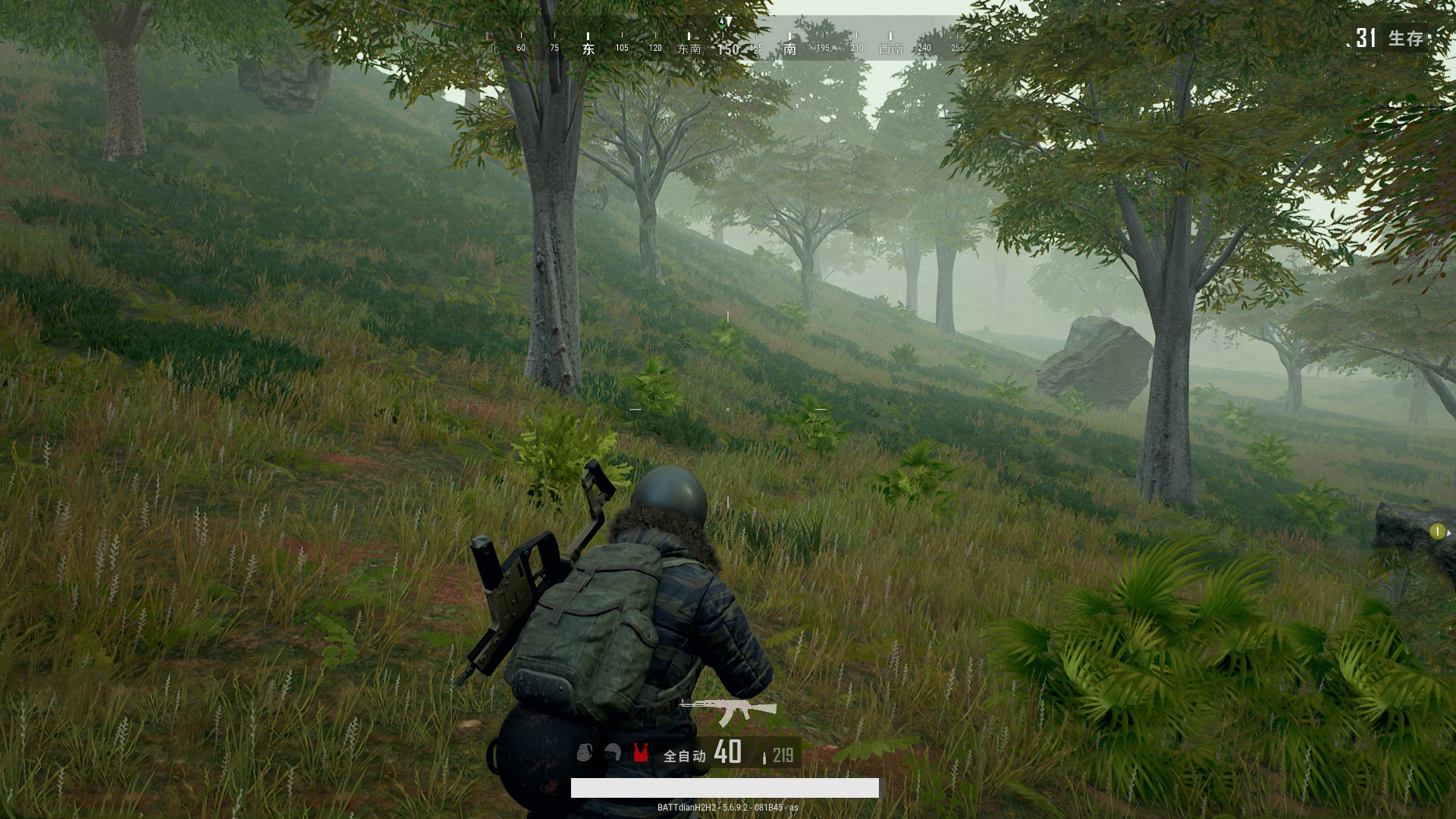Click the 东 marker on the compass
The height and width of the screenshot is (819, 1456).
(x=588, y=49)
